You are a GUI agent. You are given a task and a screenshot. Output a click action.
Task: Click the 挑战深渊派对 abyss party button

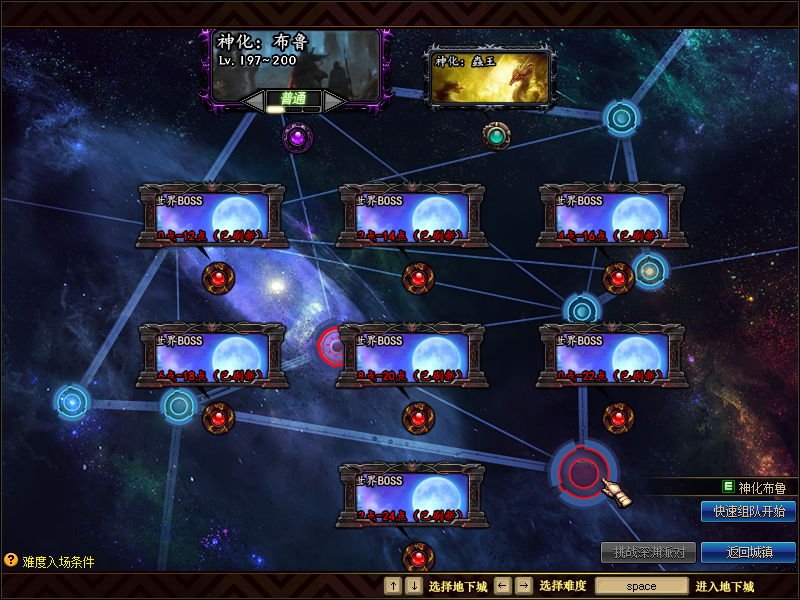point(648,552)
